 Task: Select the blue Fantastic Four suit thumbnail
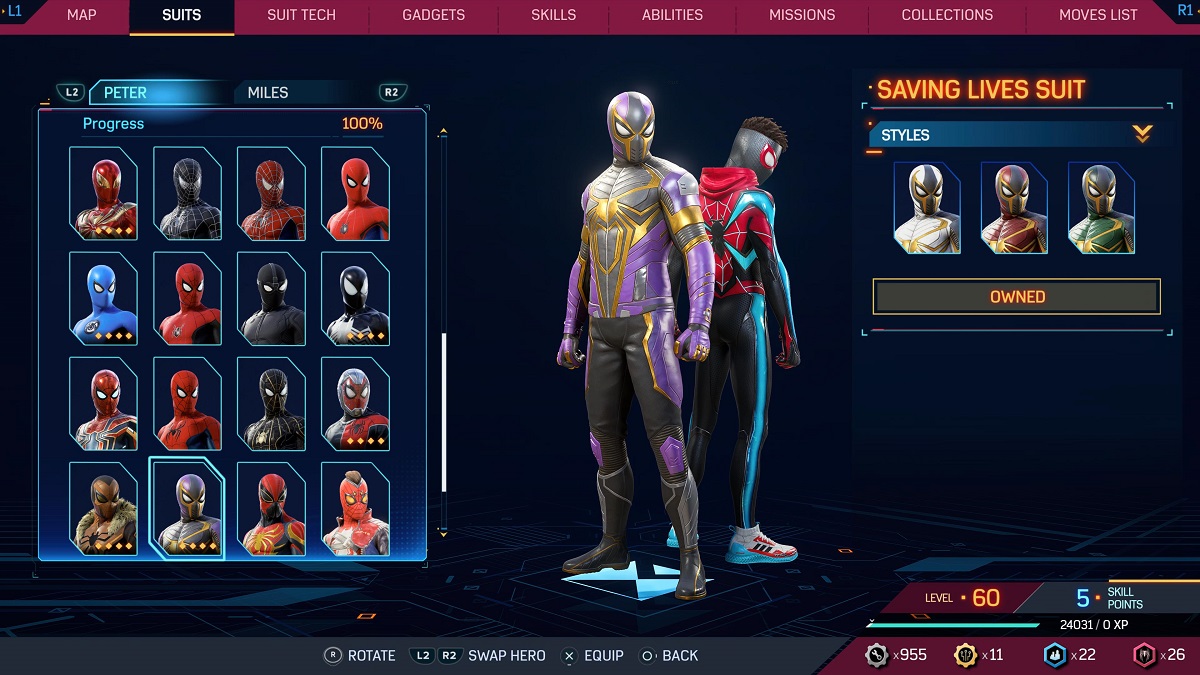pyautogui.click(x=103, y=299)
